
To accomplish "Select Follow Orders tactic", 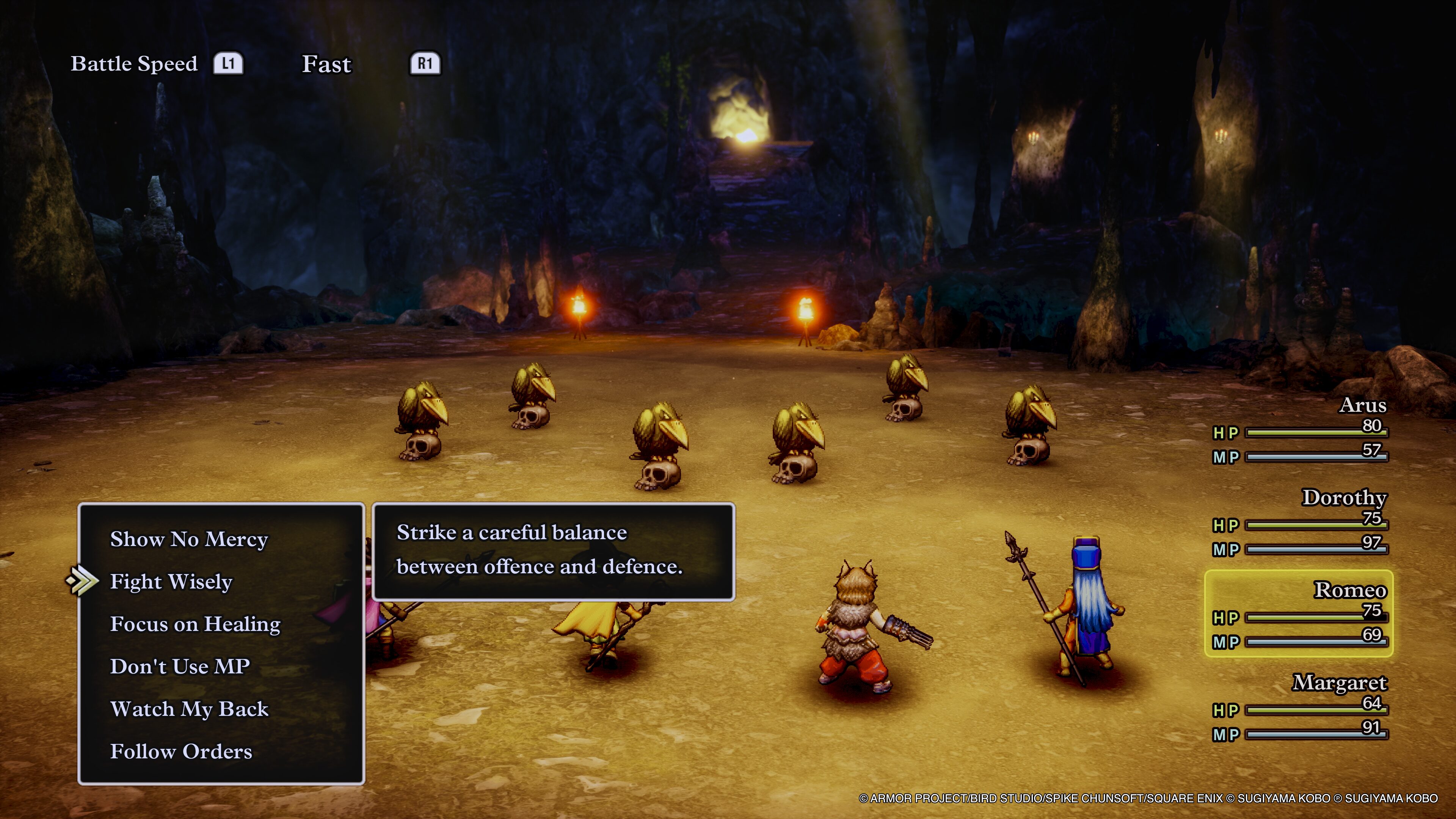I will (x=181, y=751).
